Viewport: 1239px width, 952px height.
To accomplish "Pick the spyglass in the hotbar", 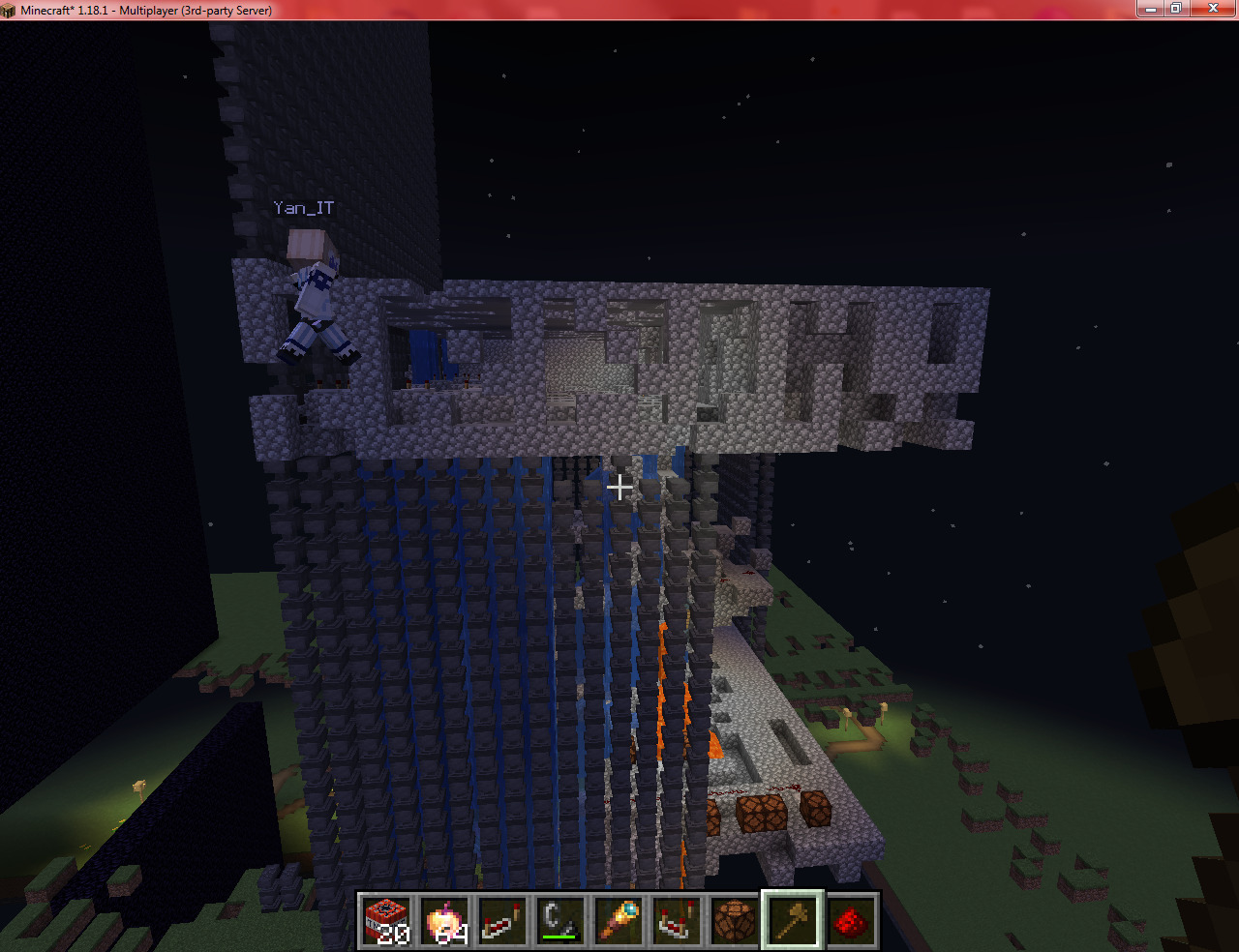I will (619, 920).
